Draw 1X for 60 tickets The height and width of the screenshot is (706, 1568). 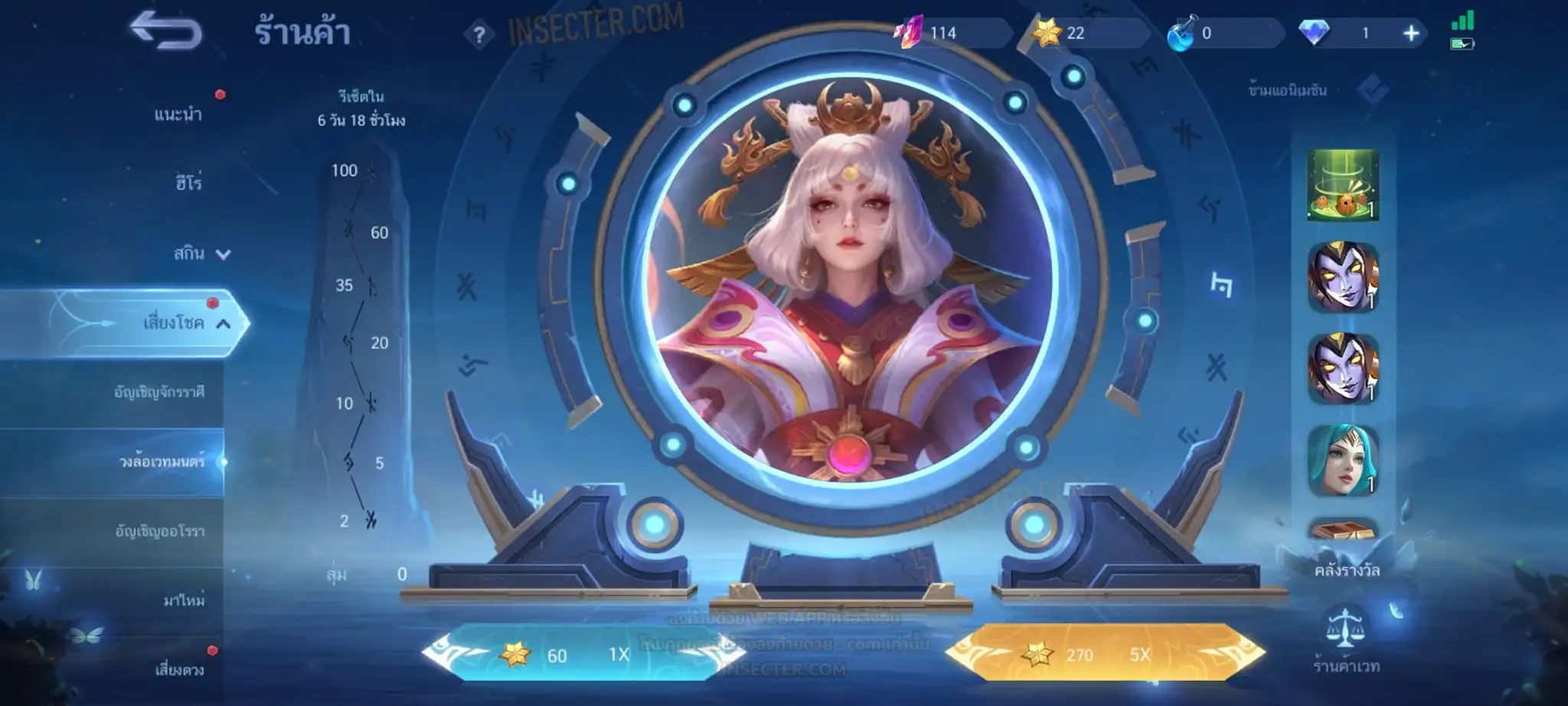574,655
